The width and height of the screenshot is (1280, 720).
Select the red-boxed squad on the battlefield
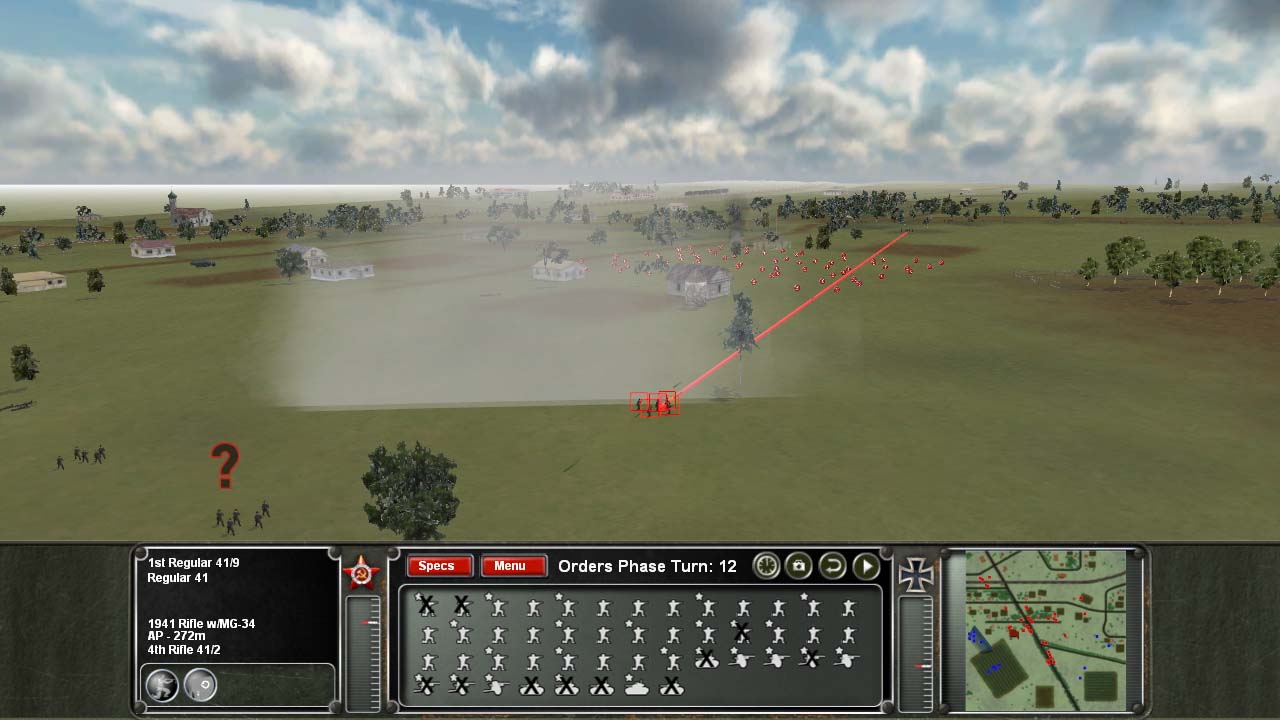pos(655,404)
